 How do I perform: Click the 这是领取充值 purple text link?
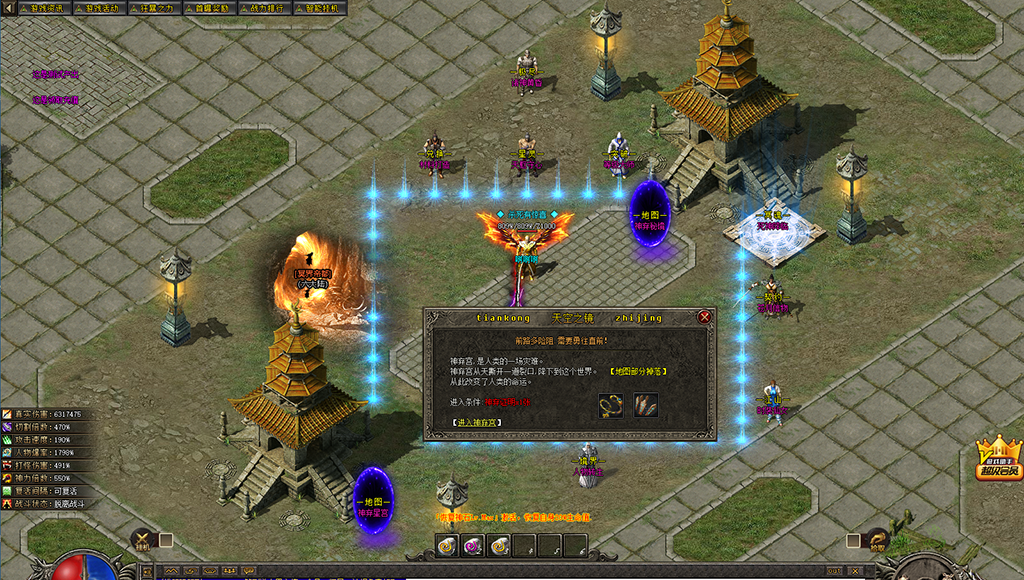tap(55, 99)
